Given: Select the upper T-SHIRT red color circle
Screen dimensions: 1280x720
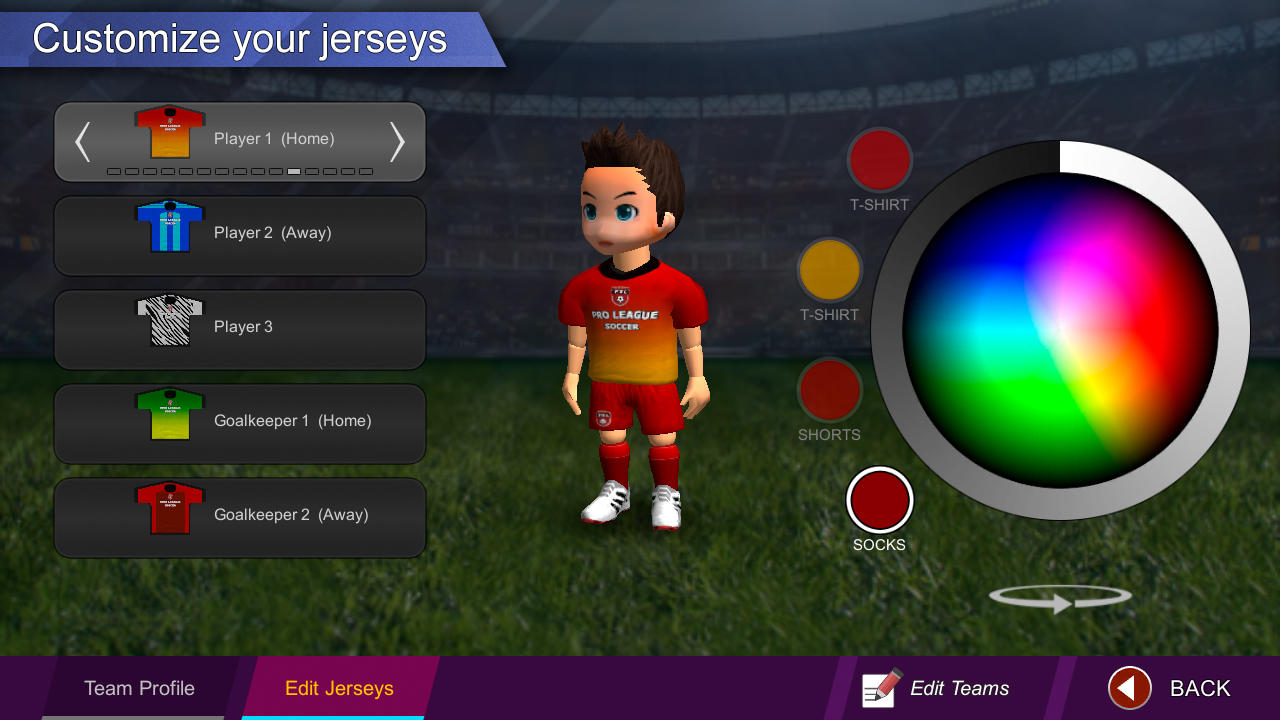Looking at the screenshot, I should coord(880,160).
